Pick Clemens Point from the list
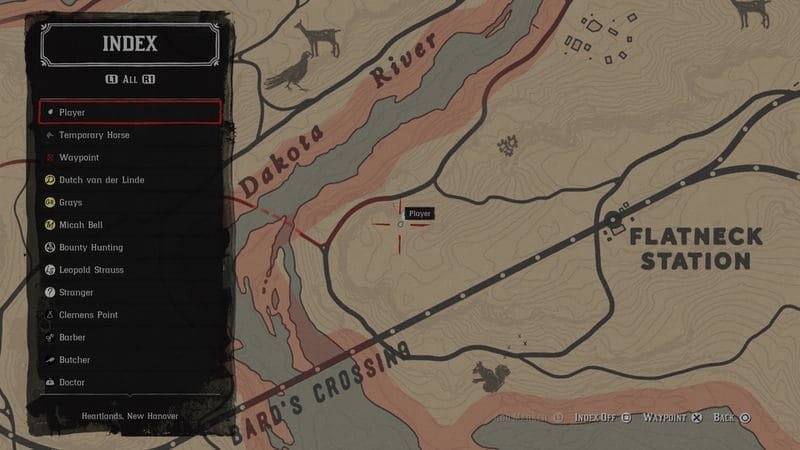The height and width of the screenshot is (450, 800). click(130, 315)
